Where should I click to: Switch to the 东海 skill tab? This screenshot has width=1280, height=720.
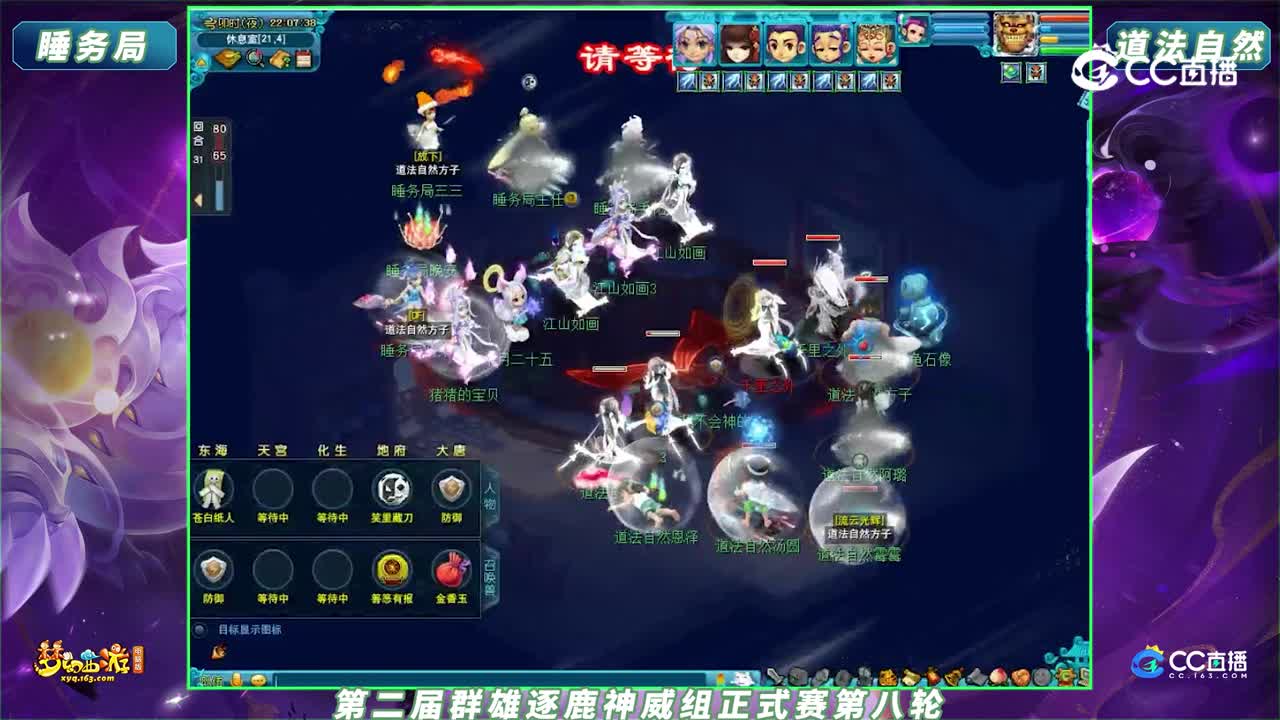click(x=213, y=450)
